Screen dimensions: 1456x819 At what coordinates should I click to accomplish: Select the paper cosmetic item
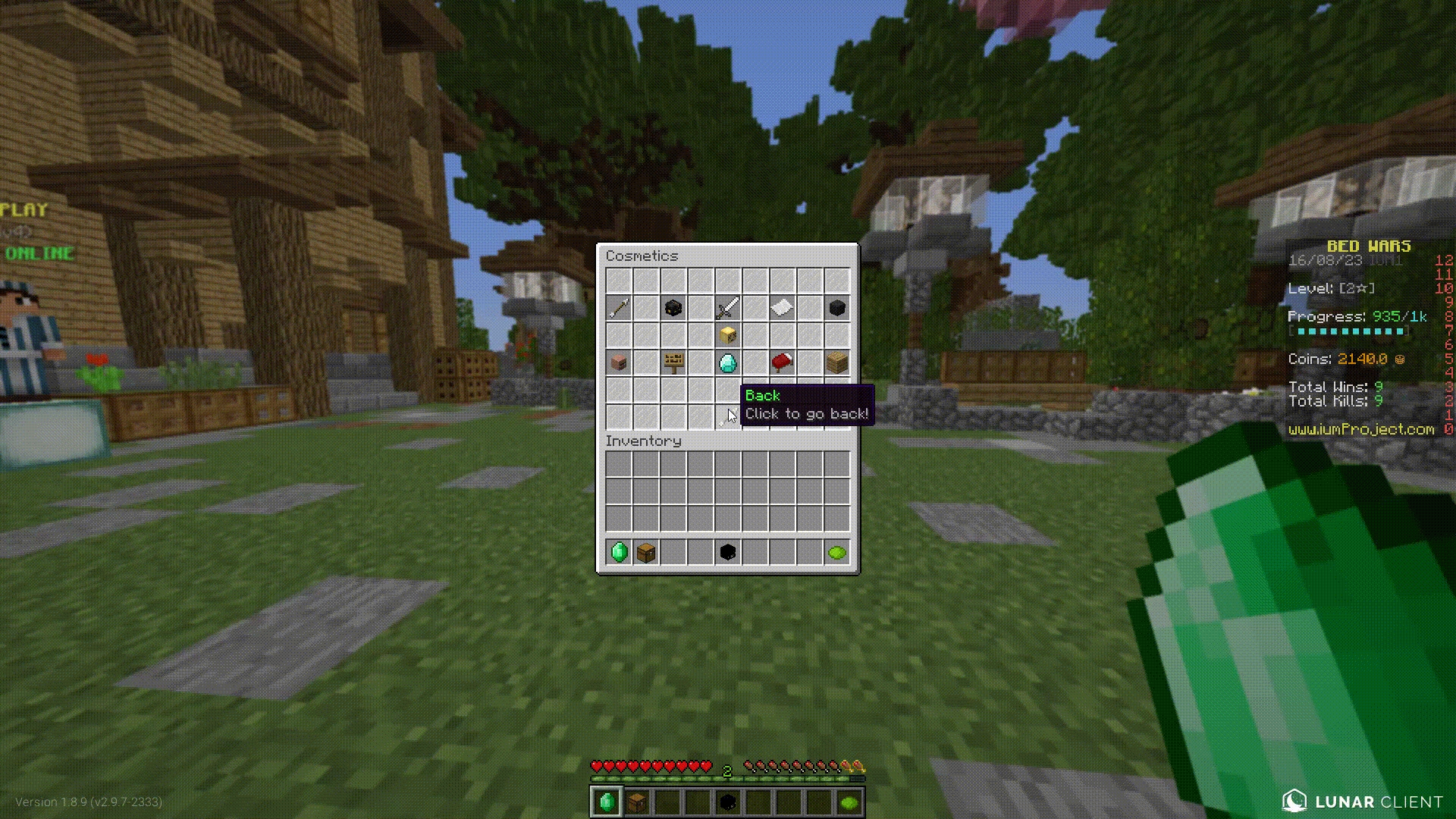pos(782,308)
